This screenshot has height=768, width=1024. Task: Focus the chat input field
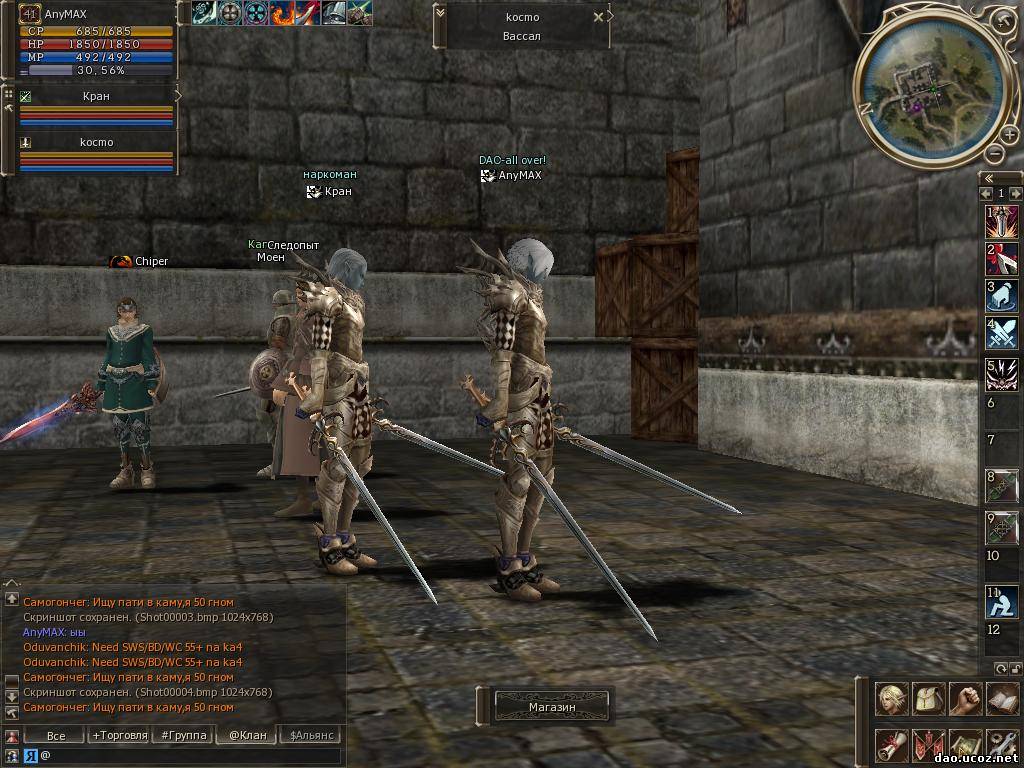point(190,756)
